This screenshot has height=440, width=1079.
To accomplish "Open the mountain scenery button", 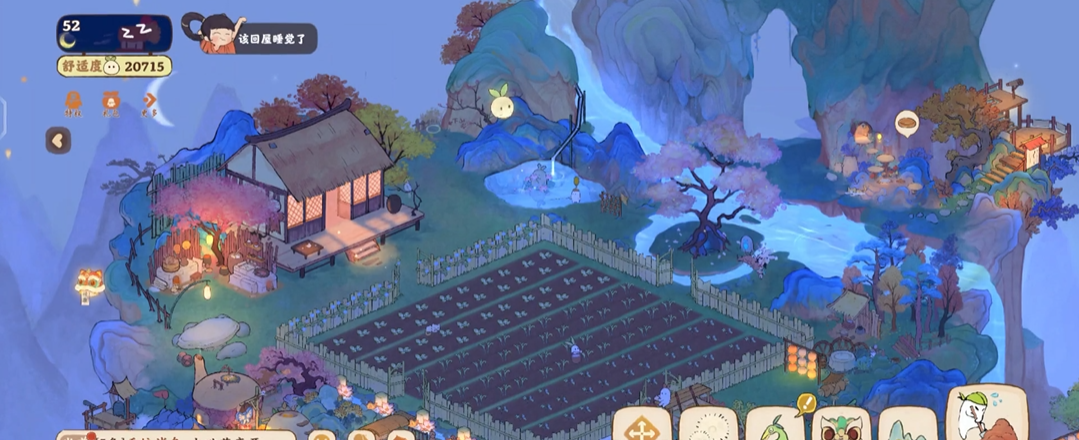I will pyautogui.click(x=908, y=427).
